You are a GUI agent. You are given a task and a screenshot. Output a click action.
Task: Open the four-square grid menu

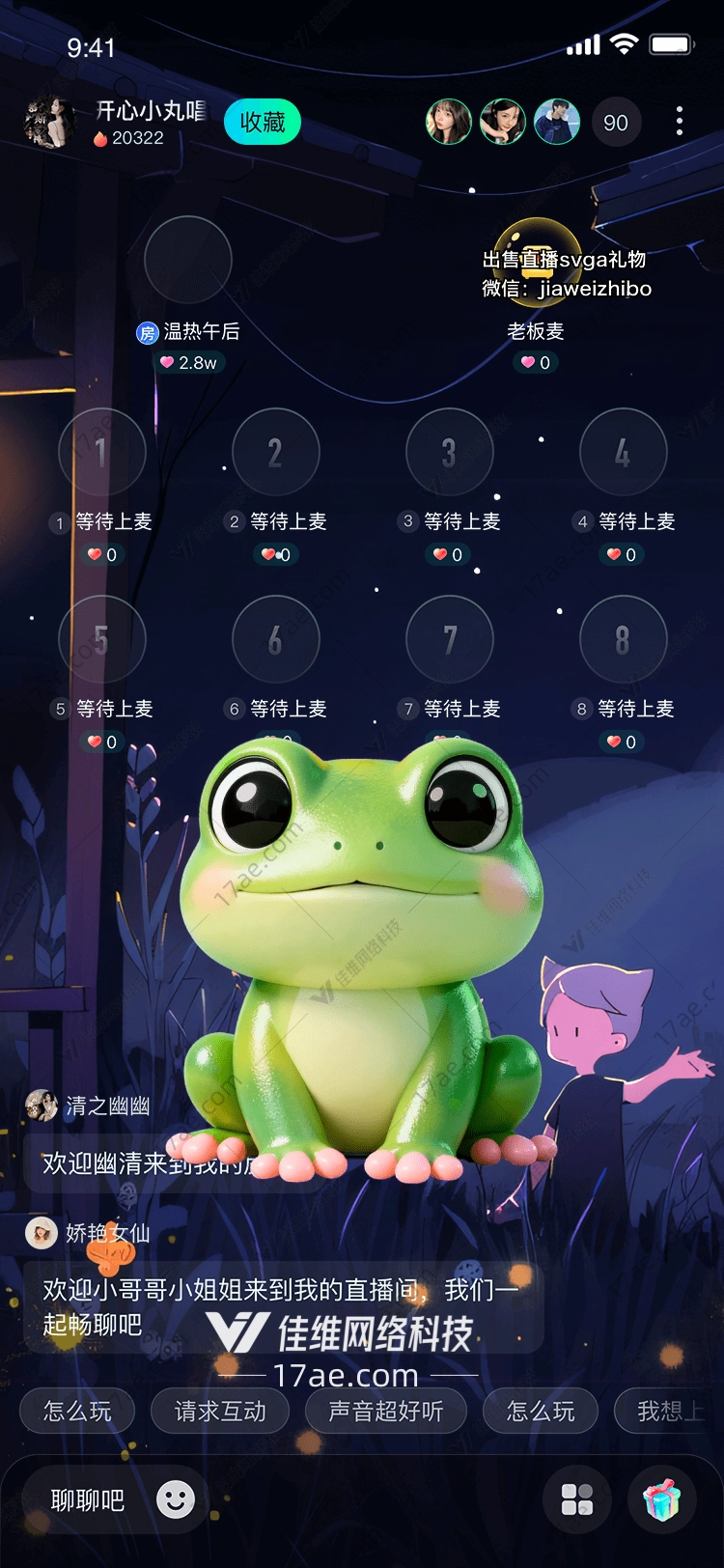point(577,1499)
